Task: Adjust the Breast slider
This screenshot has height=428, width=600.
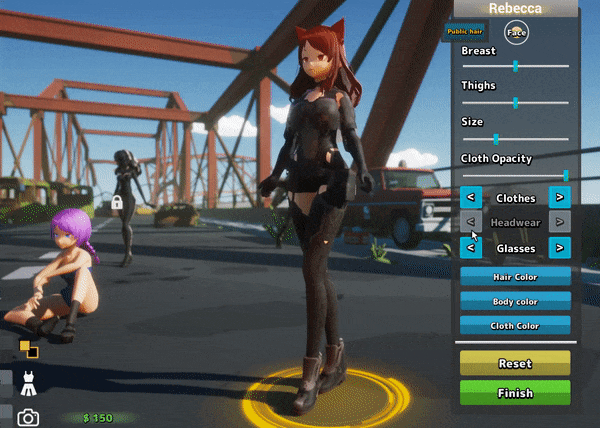Action: pos(515,66)
